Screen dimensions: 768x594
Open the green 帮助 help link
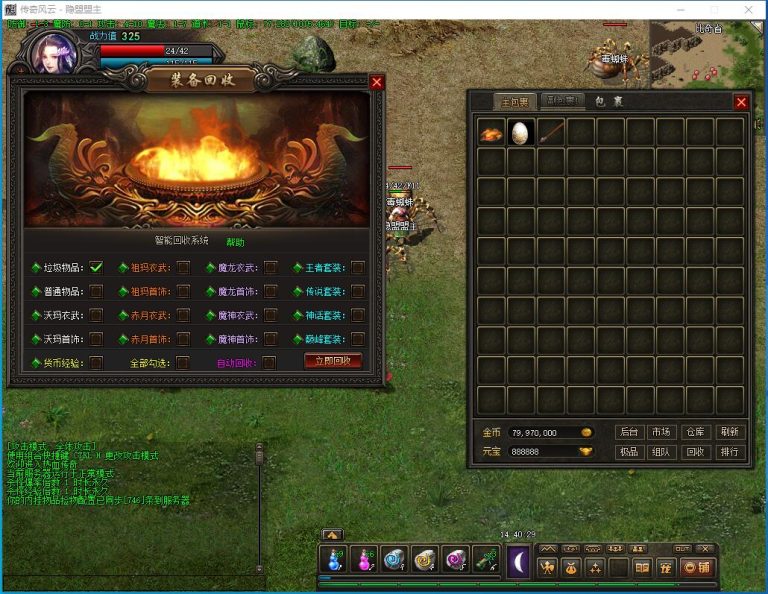pos(235,242)
